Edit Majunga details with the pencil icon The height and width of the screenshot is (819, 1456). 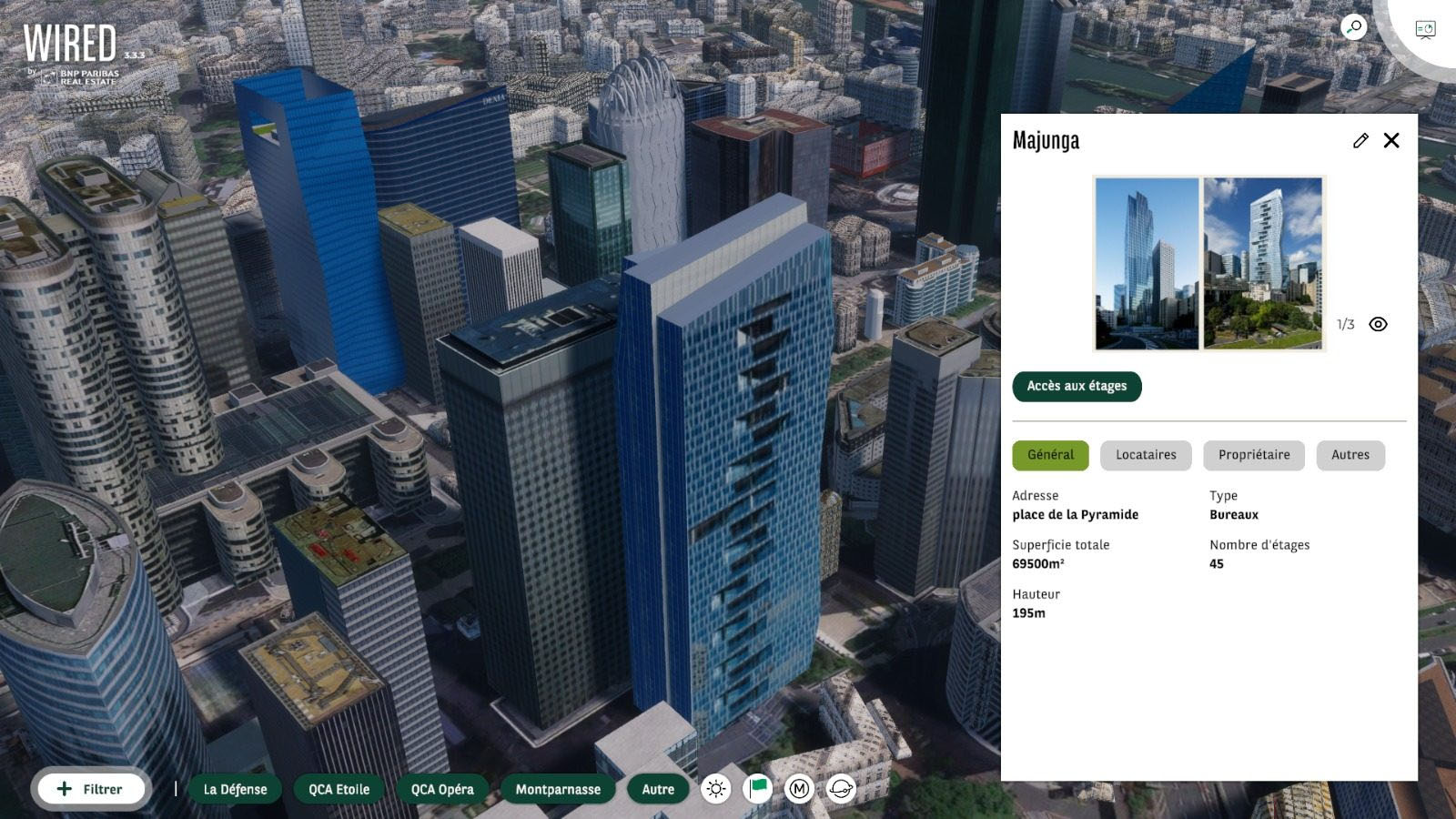coord(1360,140)
